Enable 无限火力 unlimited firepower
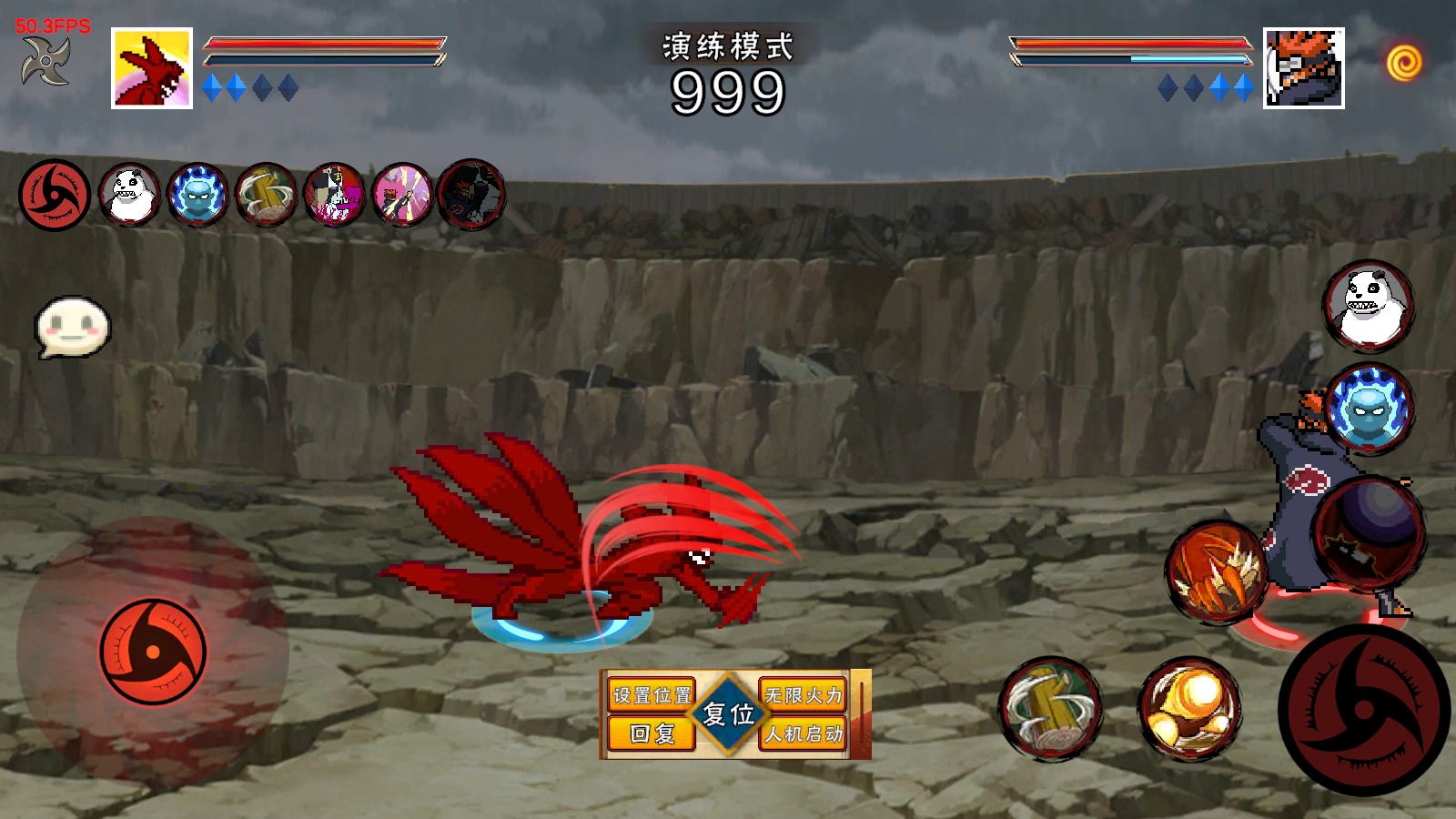1456x819 pixels. (x=804, y=695)
